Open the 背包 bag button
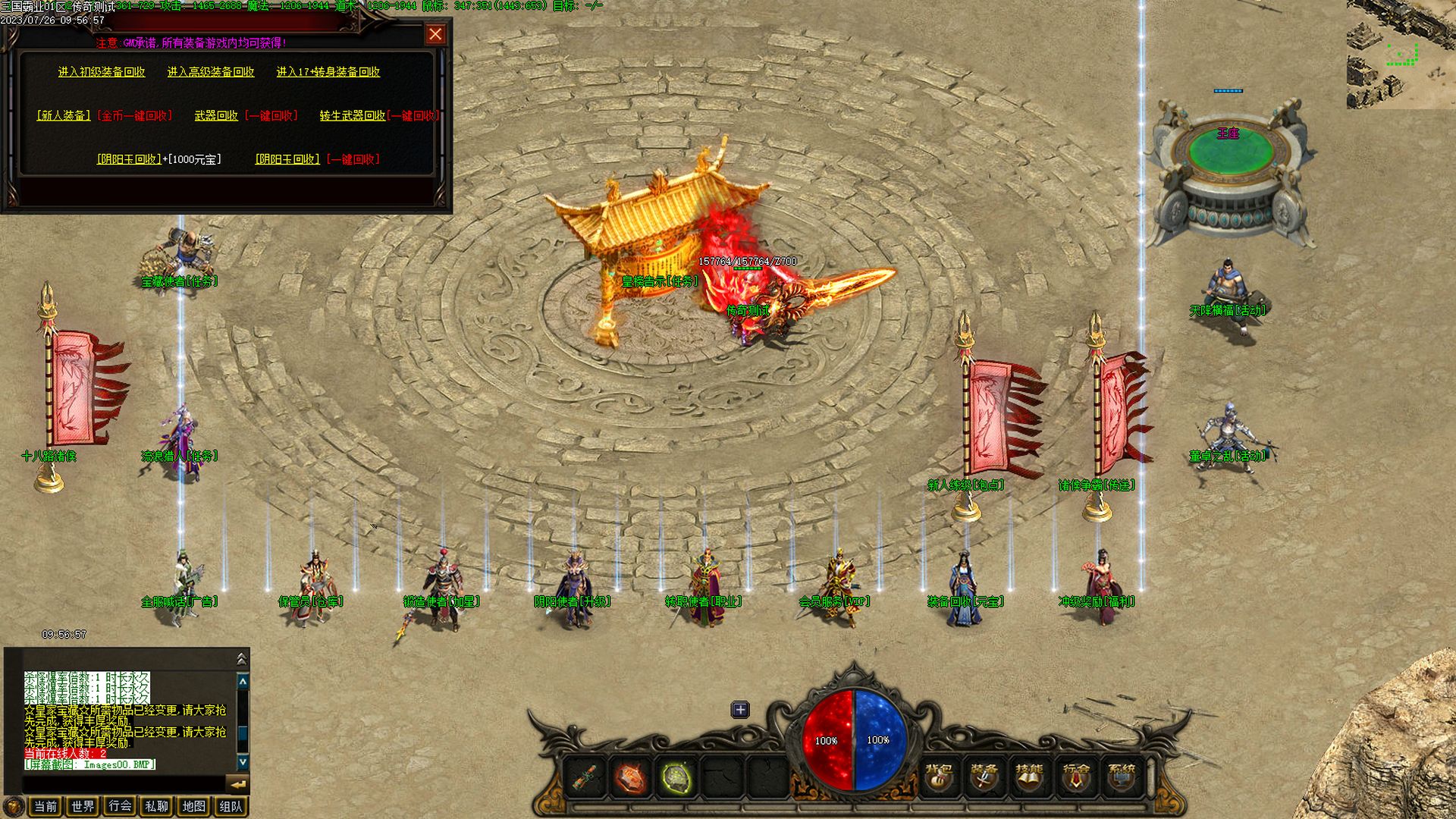The width and height of the screenshot is (1456, 819). click(x=939, y=777)
